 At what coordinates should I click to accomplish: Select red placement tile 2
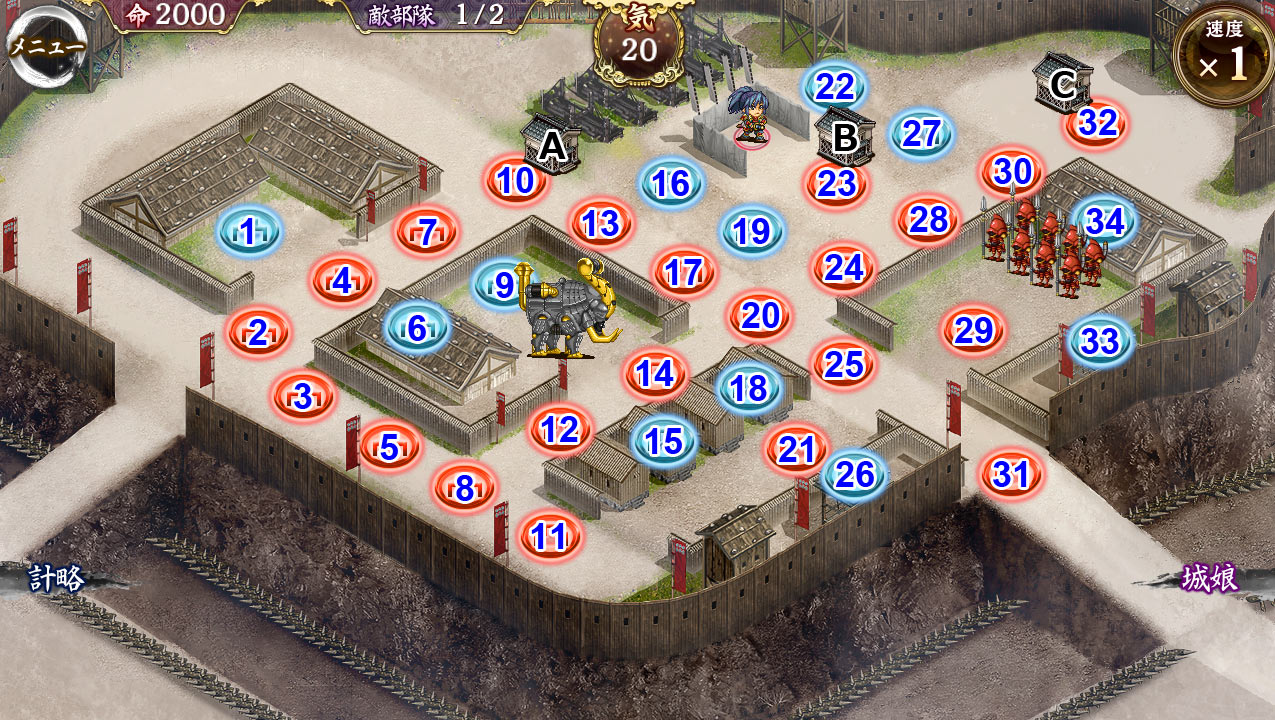pos(258,333)
